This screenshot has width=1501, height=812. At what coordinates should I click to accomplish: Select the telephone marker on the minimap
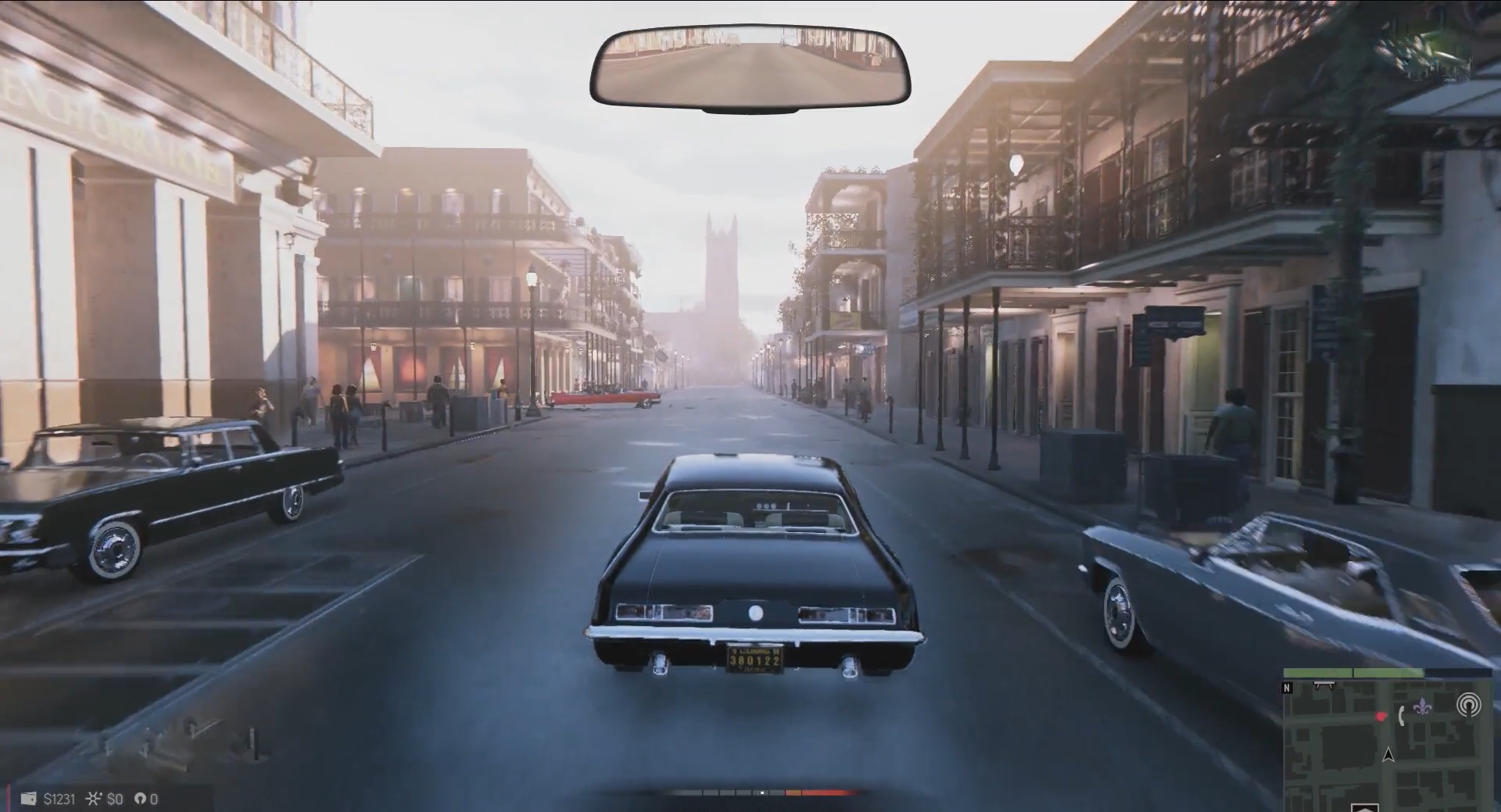(x=1402, y=715)
